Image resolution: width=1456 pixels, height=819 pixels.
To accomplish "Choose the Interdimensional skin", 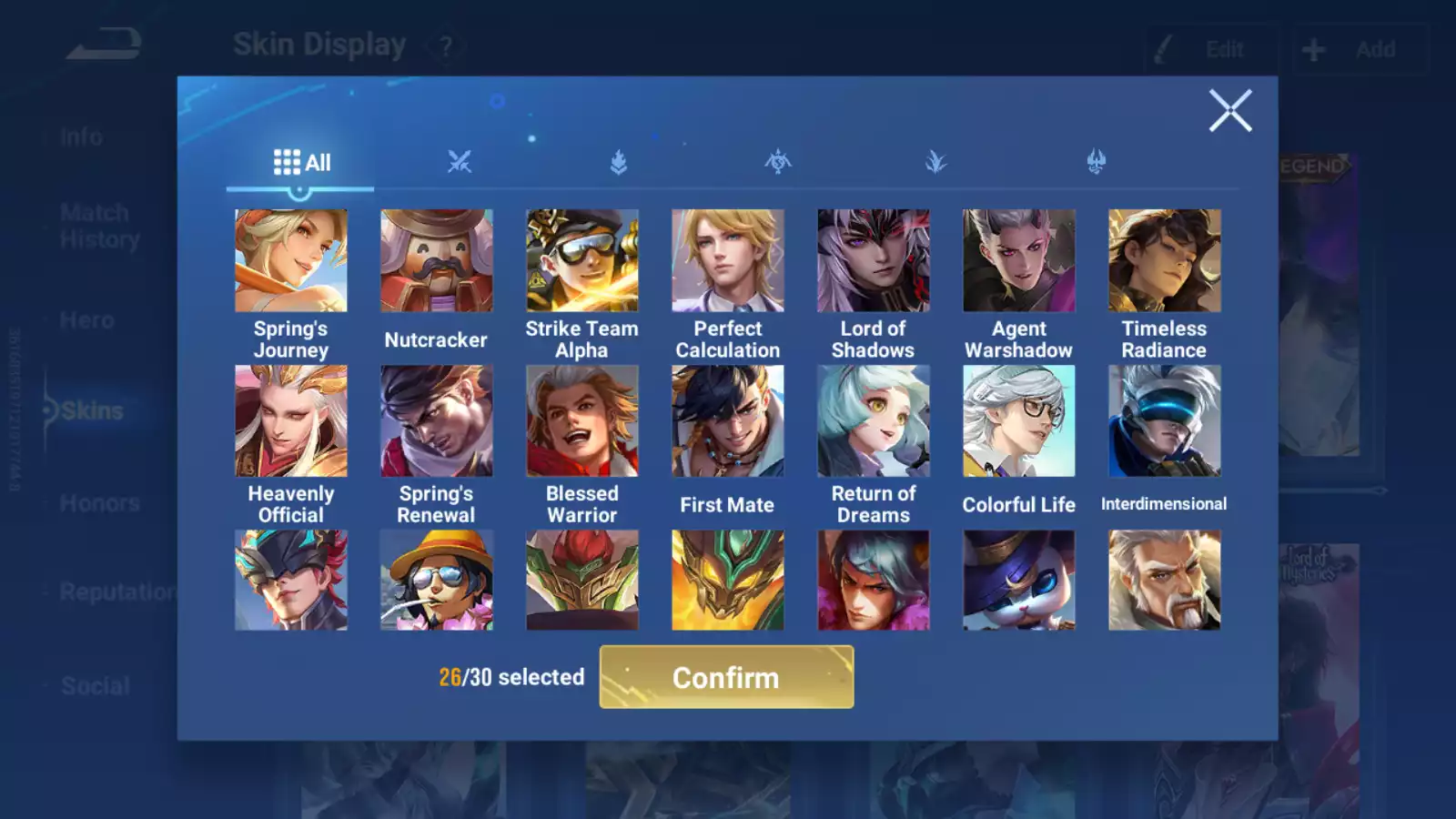I will [1165, 421].
